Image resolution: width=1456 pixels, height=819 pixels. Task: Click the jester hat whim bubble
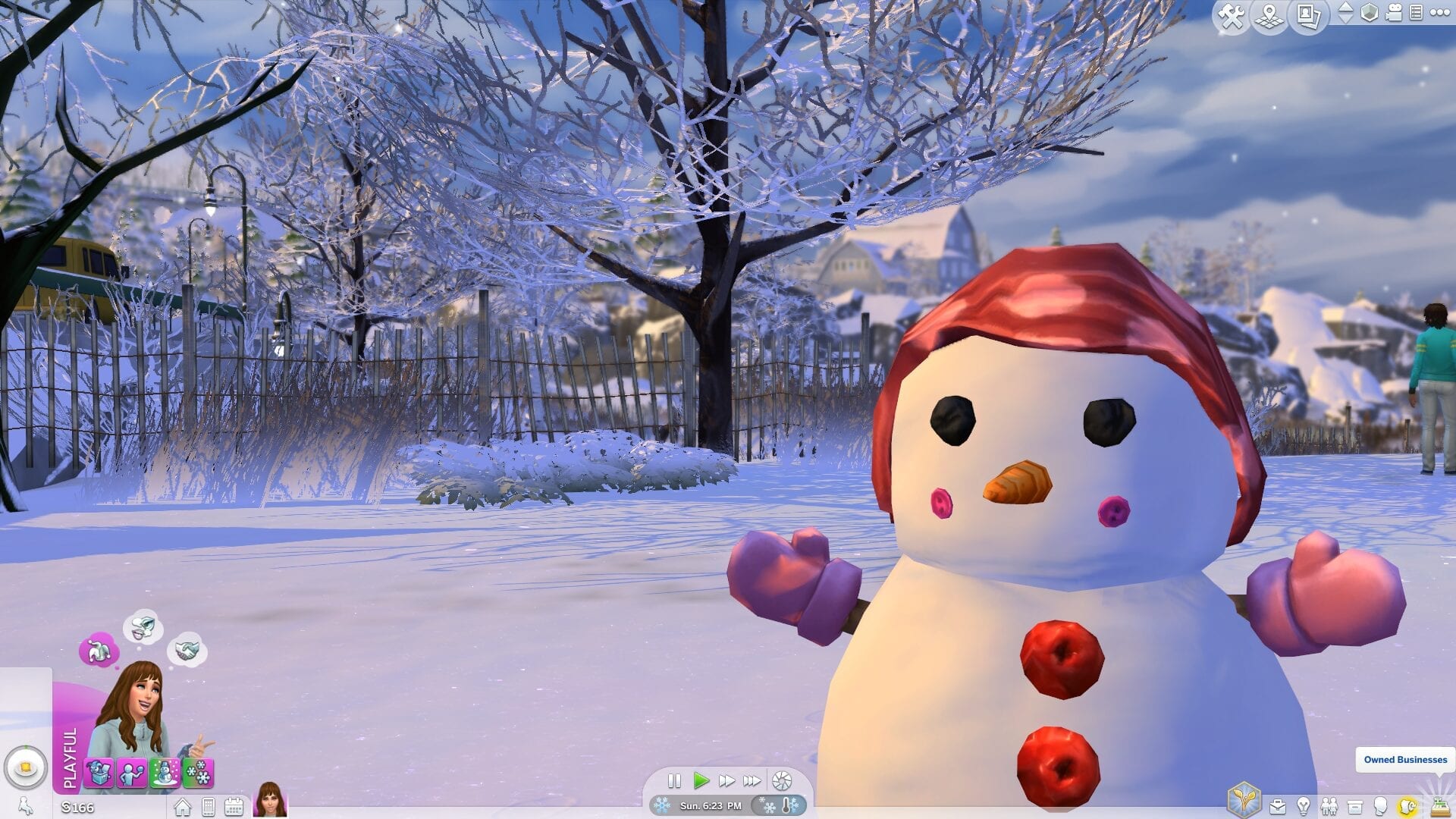pos(99,651)
